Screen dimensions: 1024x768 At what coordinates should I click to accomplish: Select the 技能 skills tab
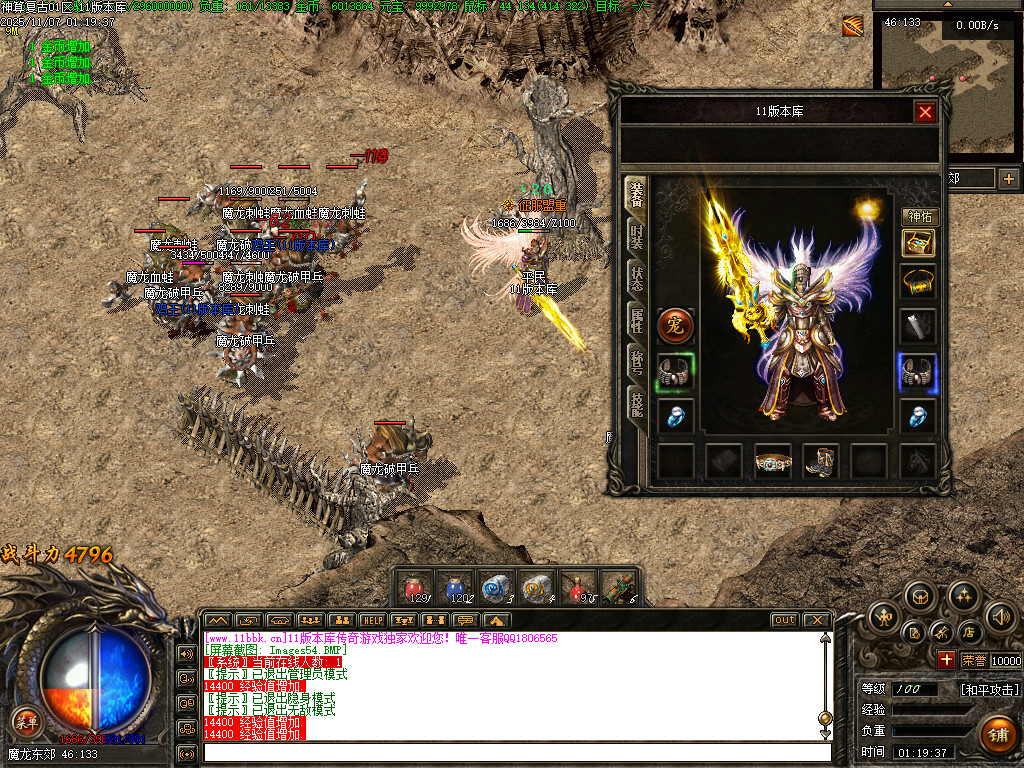pyautogui.click(x=636, y=403)
